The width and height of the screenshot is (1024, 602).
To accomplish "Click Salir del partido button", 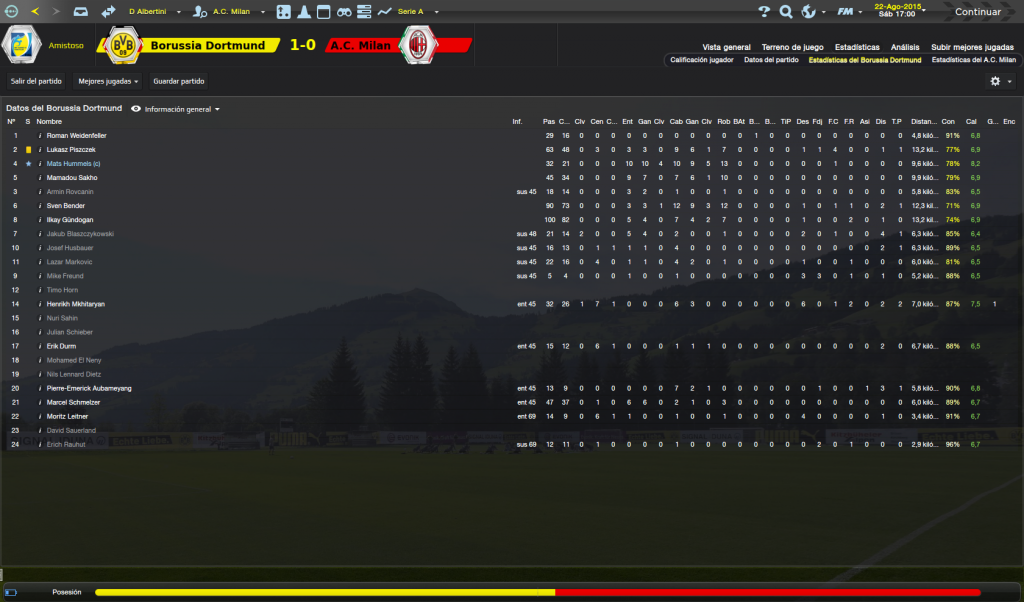I will point(36,81).
